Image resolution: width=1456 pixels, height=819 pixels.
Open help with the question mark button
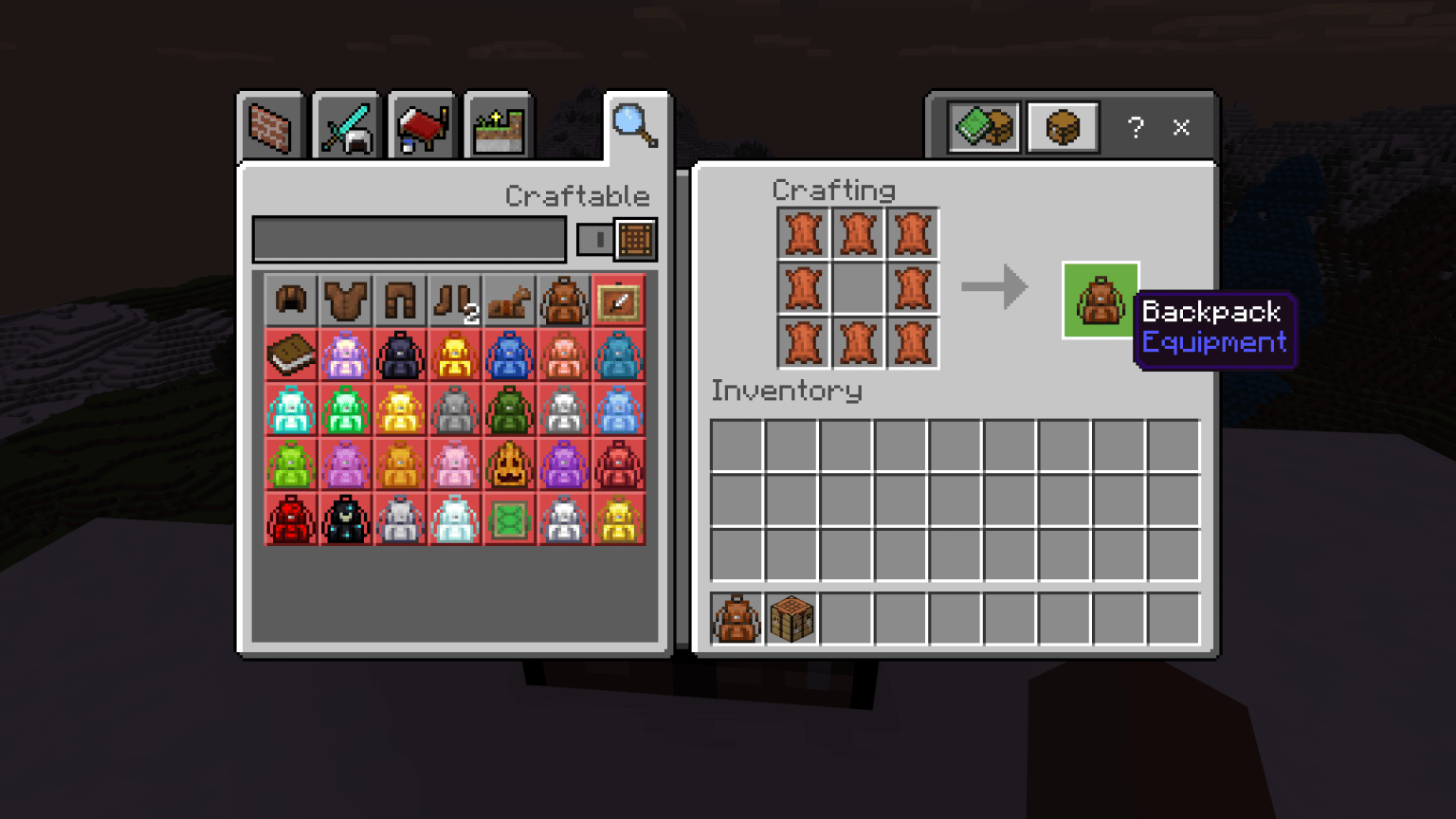(1136, 127)
